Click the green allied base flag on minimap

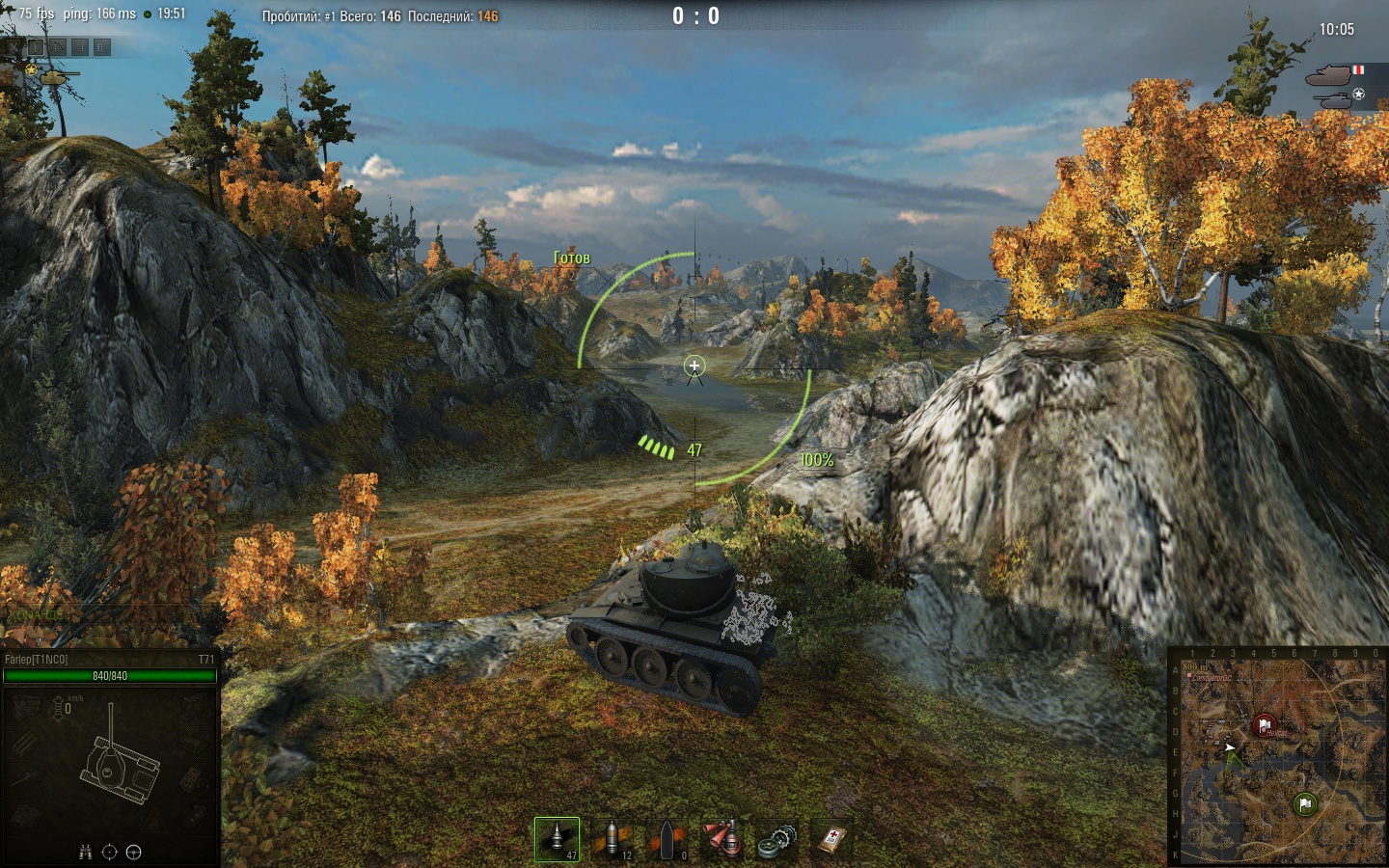tap(1304, 803)
